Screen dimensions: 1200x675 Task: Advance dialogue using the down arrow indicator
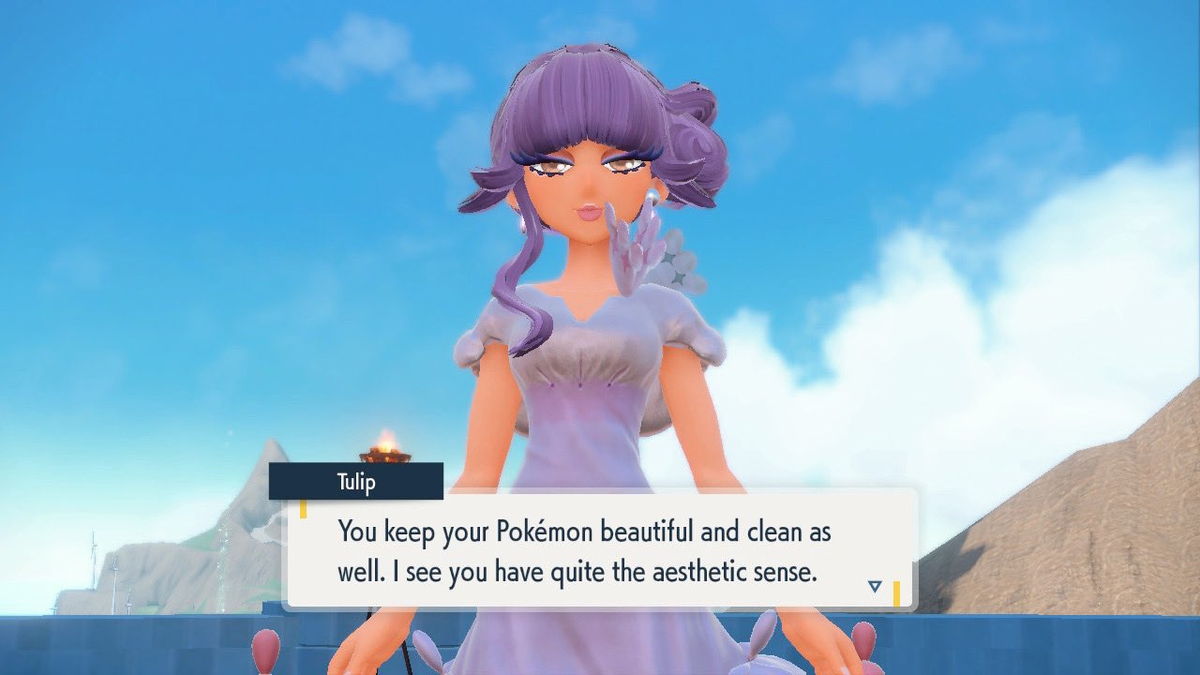[875, 587]
